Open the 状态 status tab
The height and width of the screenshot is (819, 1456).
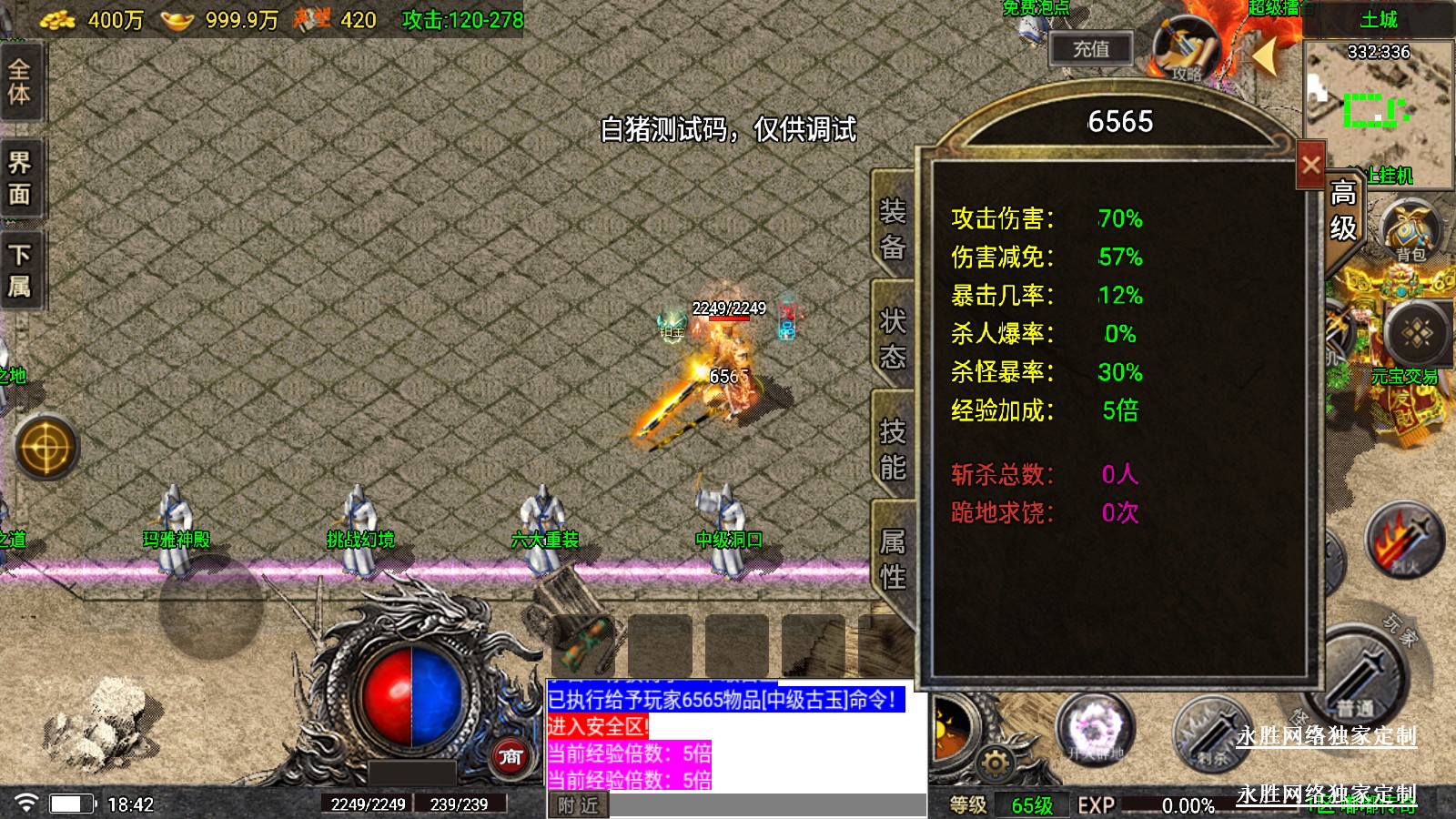[x=892, y=338]
